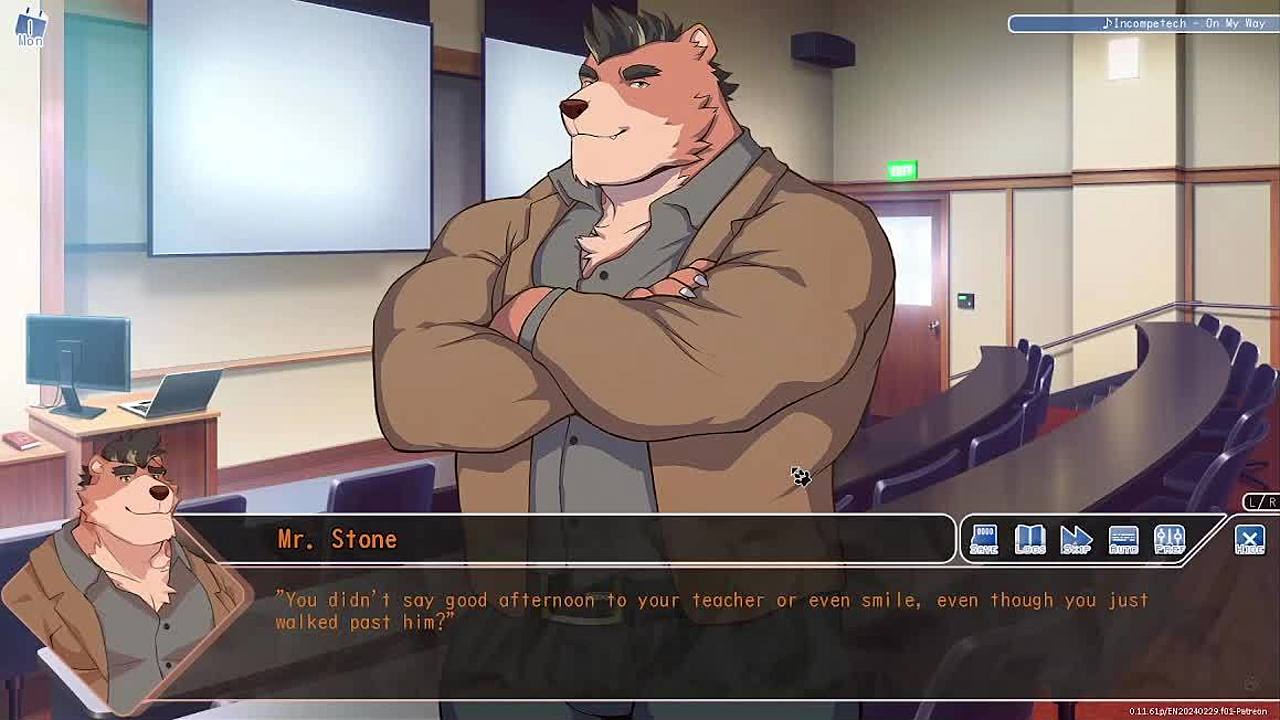Screen dimensions: 1280x720
Task: Activate the Skip fast-forward button
Action: [x=1076, y=539]
